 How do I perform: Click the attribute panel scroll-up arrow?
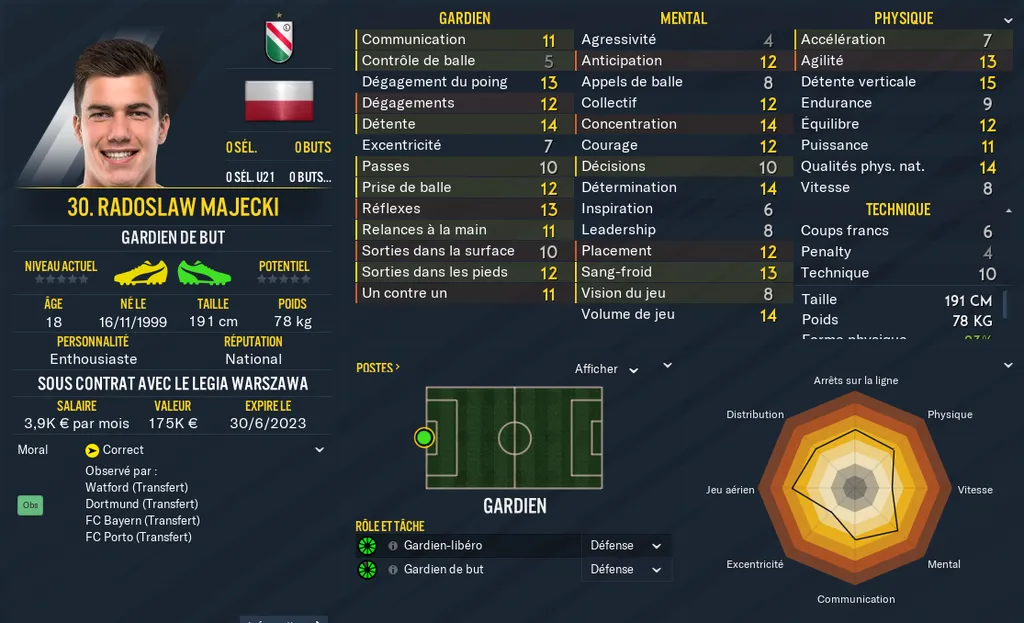coord(1006,212)
